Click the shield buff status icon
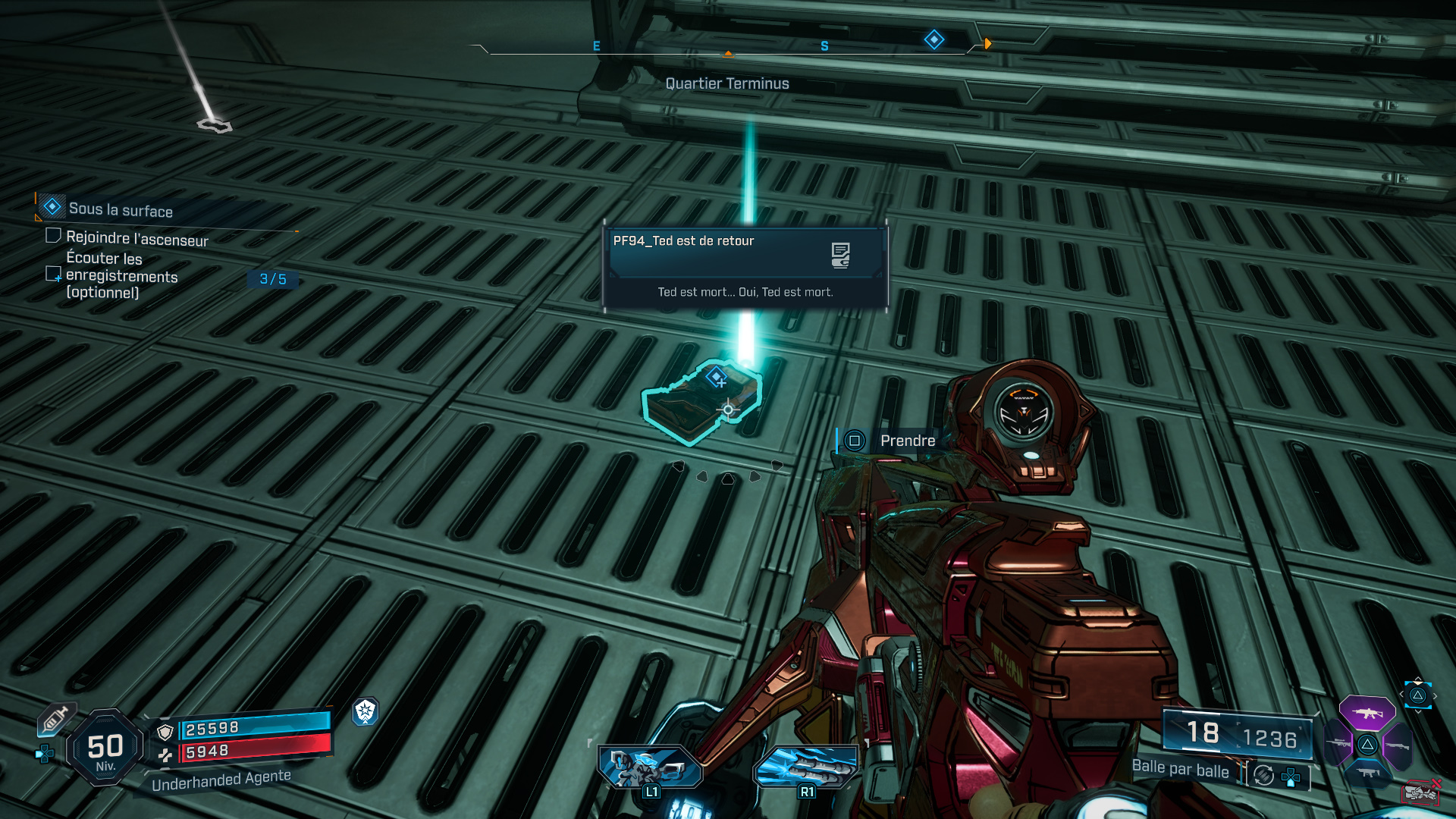 pyautogui.click(x=366, y=711)
